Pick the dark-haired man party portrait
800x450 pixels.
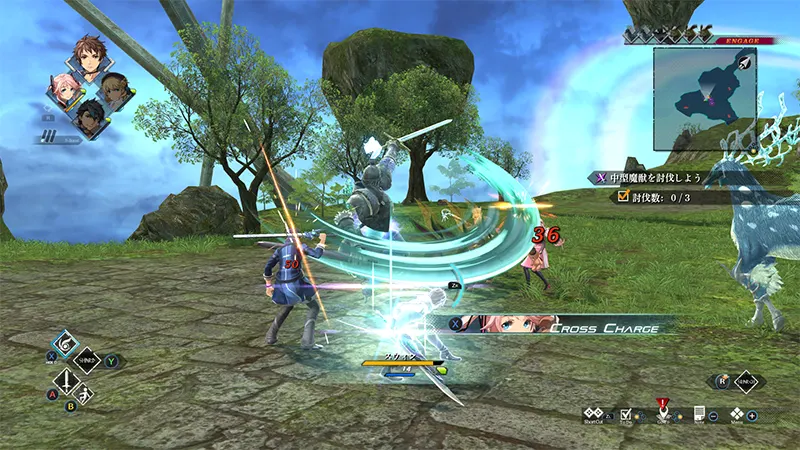(x=90, y=116)
